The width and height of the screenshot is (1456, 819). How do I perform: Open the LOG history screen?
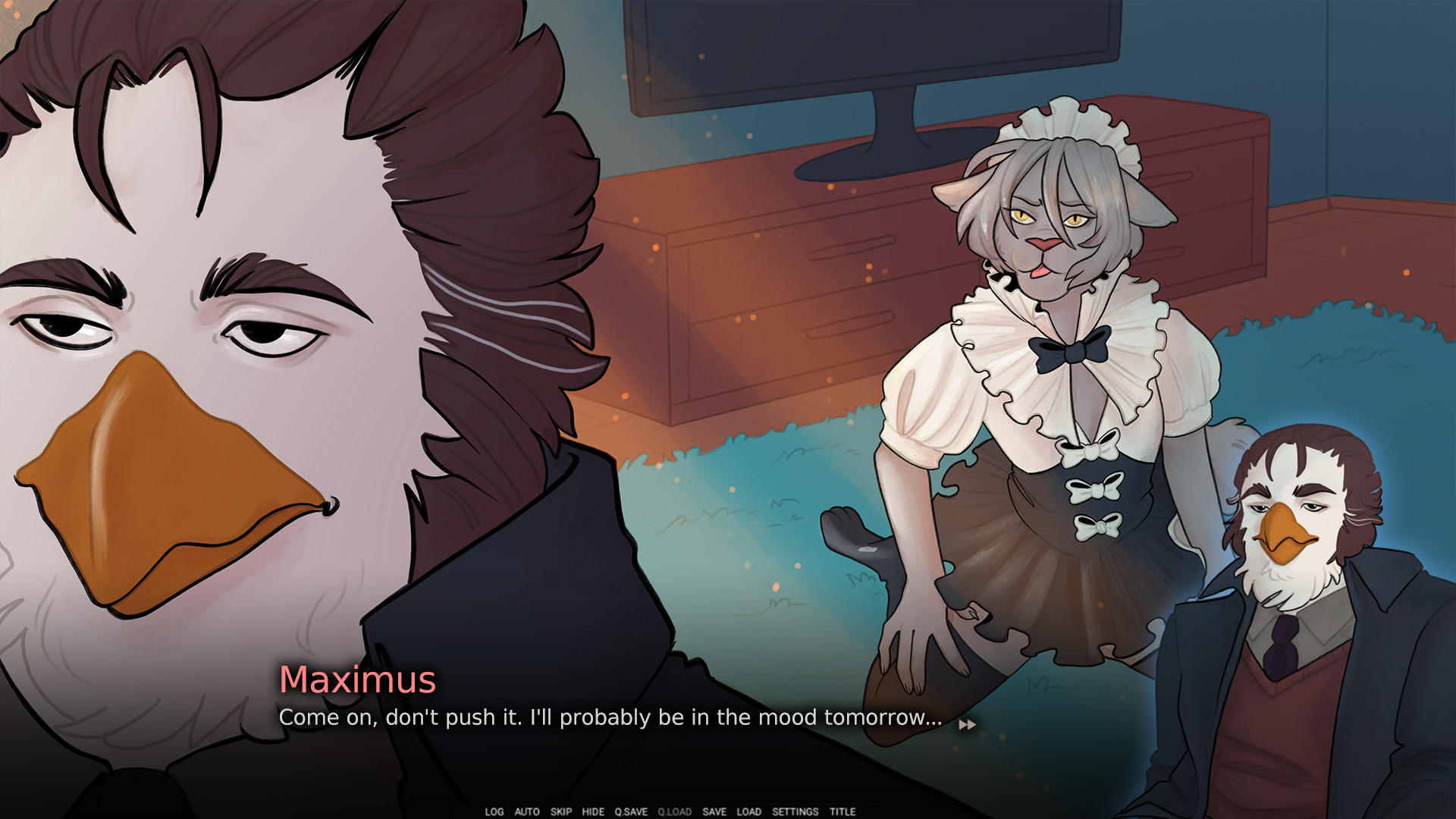pos(495,811)
